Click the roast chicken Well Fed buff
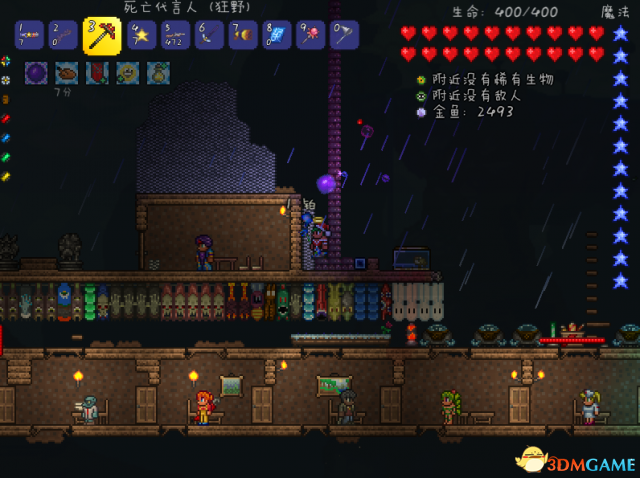The height and width of the screenshot is (478, 640). (66, 72)
